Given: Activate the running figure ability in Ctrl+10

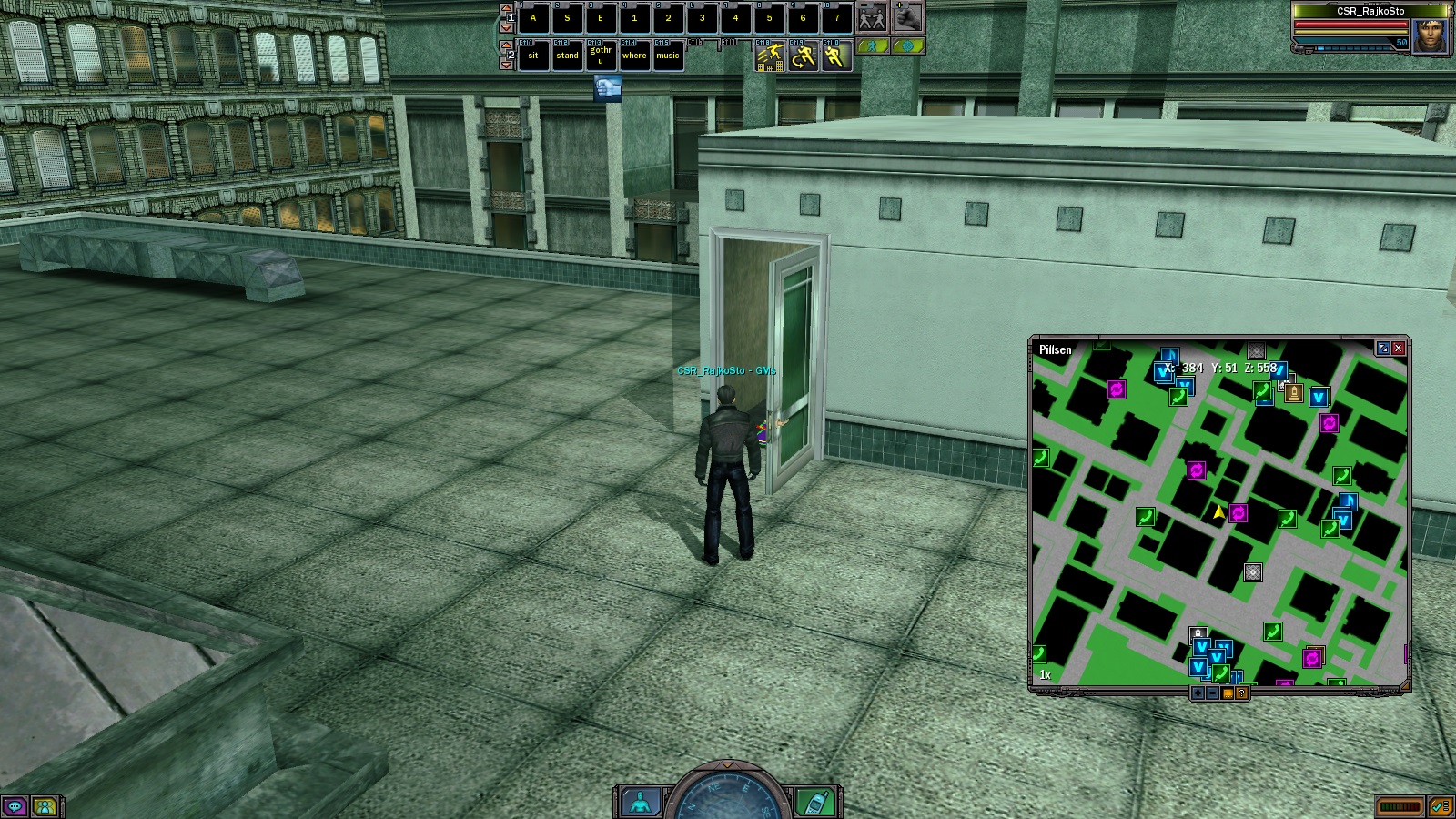Looking at the screenshot, I should (835, 57).
